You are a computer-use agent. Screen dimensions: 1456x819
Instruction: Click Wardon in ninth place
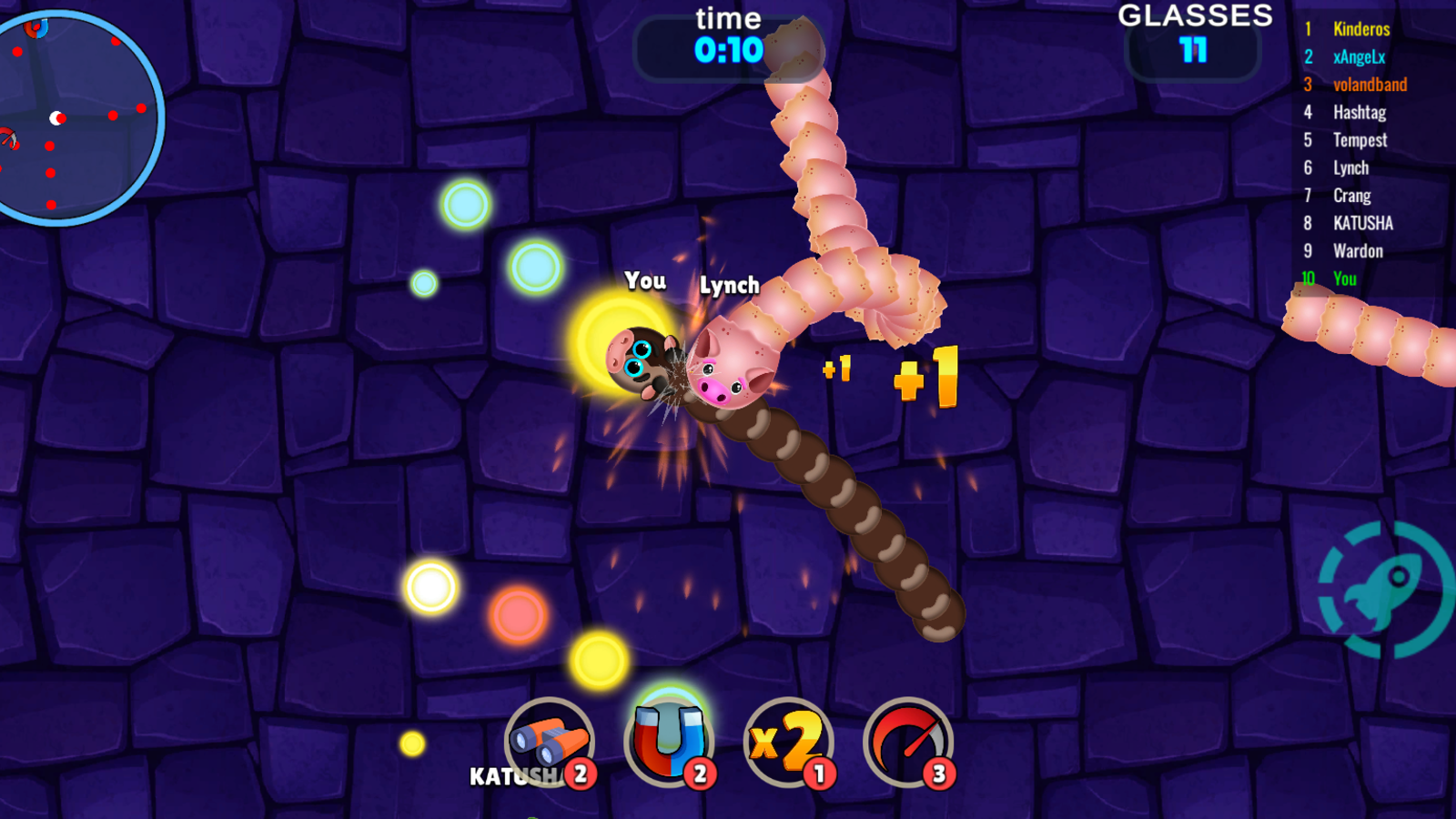(1357, 251)
